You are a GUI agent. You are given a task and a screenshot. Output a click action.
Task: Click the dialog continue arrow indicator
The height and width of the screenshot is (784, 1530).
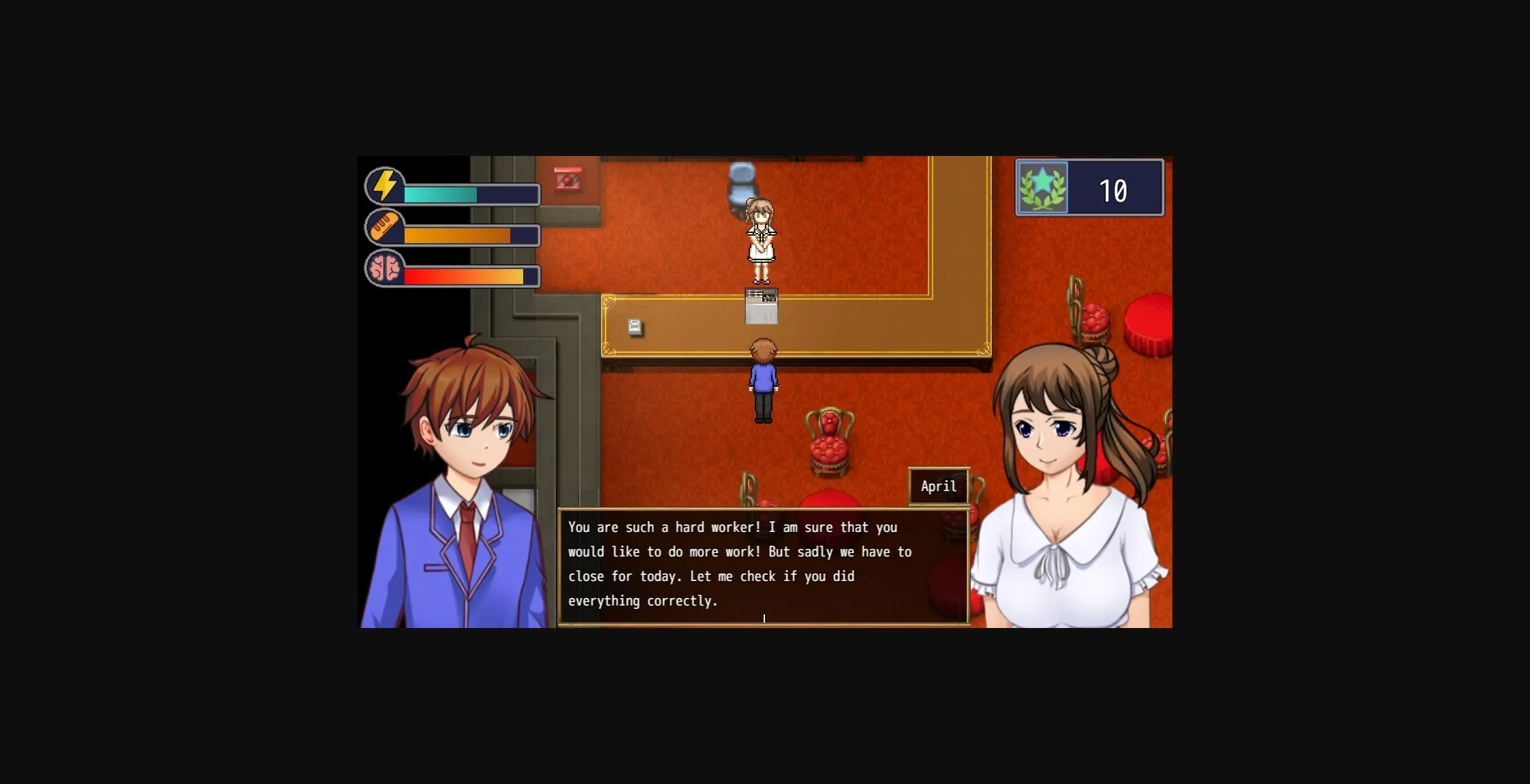coord(764,618)
